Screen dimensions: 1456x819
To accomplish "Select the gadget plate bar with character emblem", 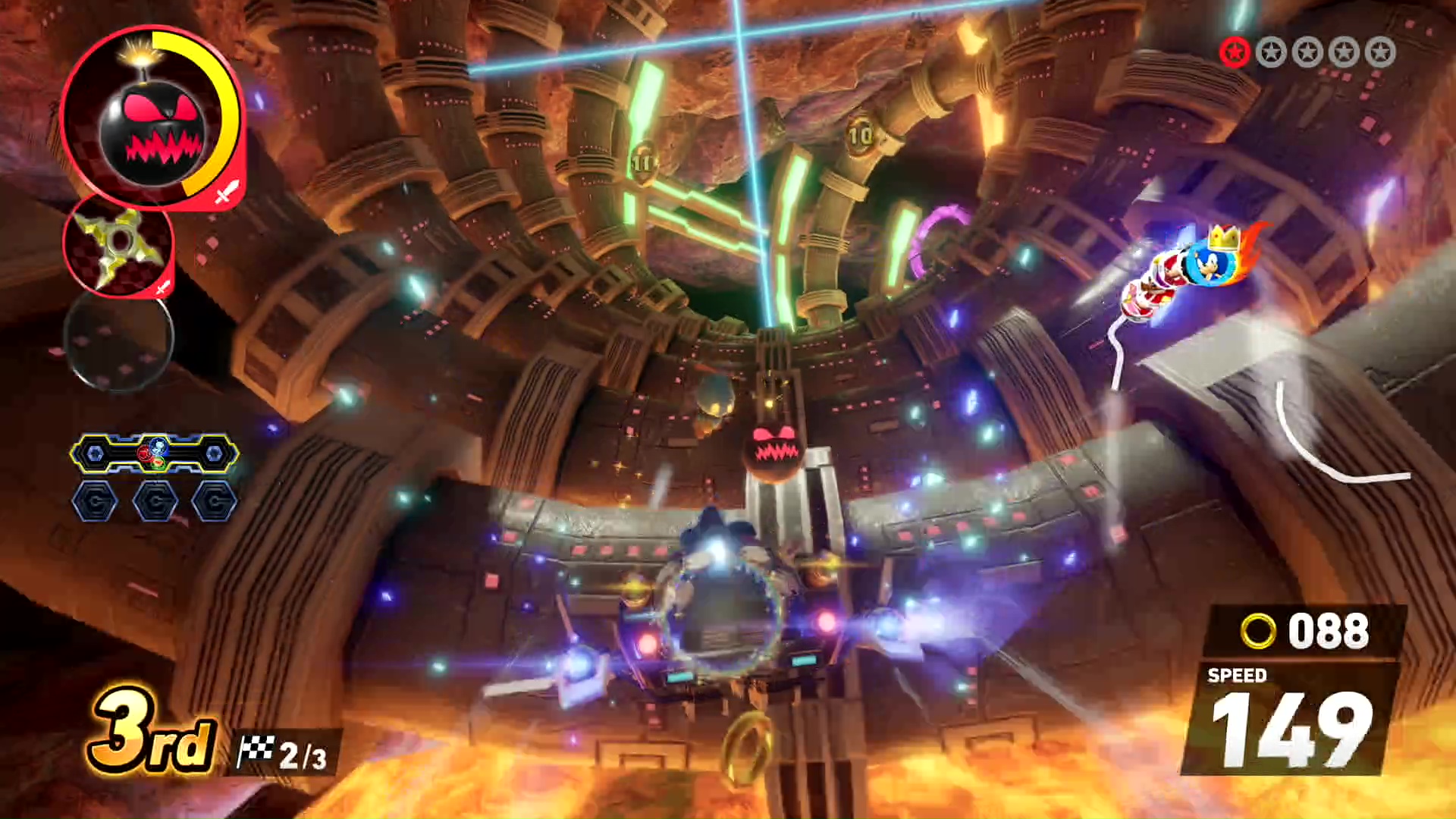I will (155, 453).
